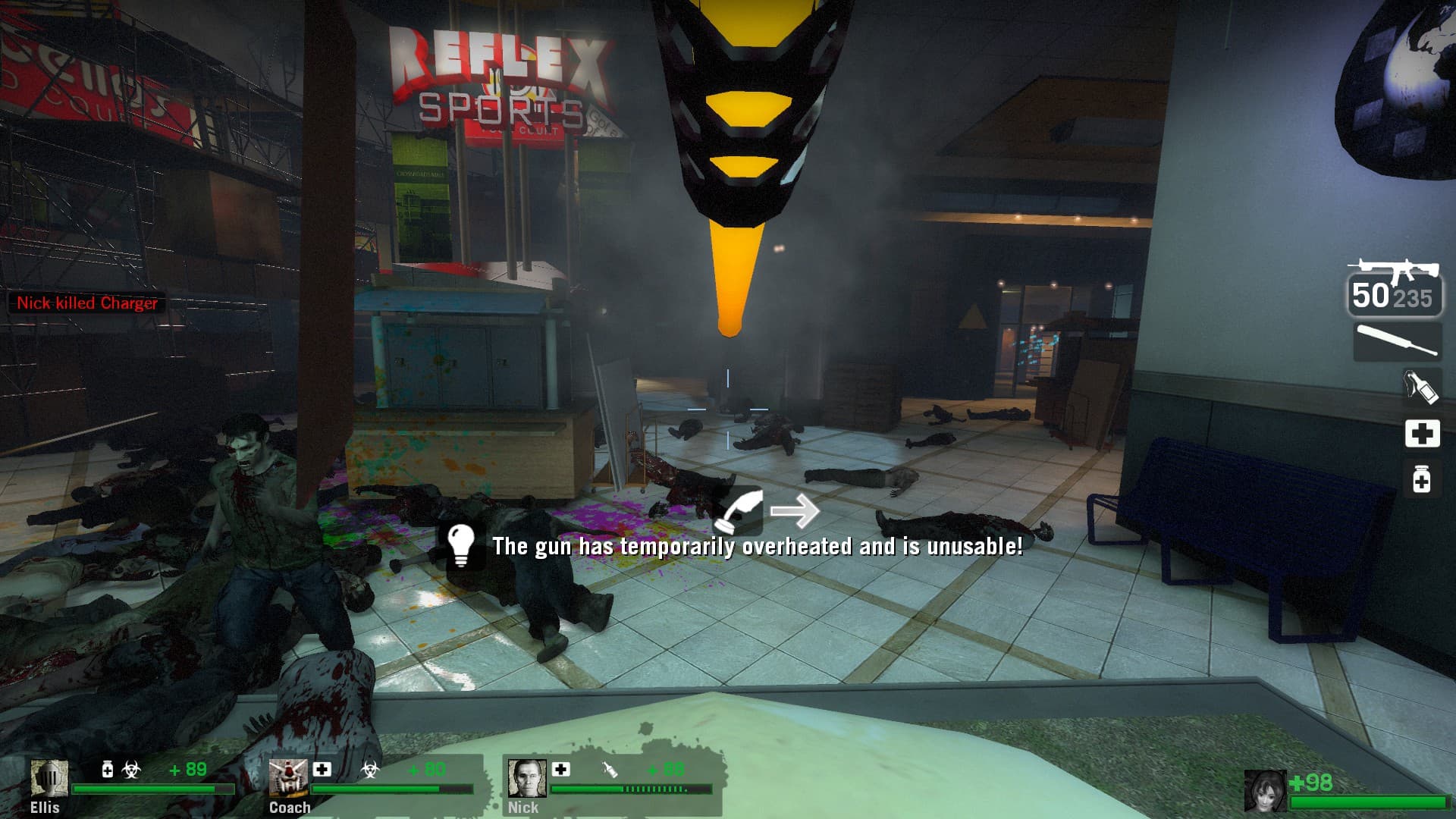Switch to the cricket bat melee slot
Screen dimensions: 1456x819
pyautogui.click(x=1397, y=340)
